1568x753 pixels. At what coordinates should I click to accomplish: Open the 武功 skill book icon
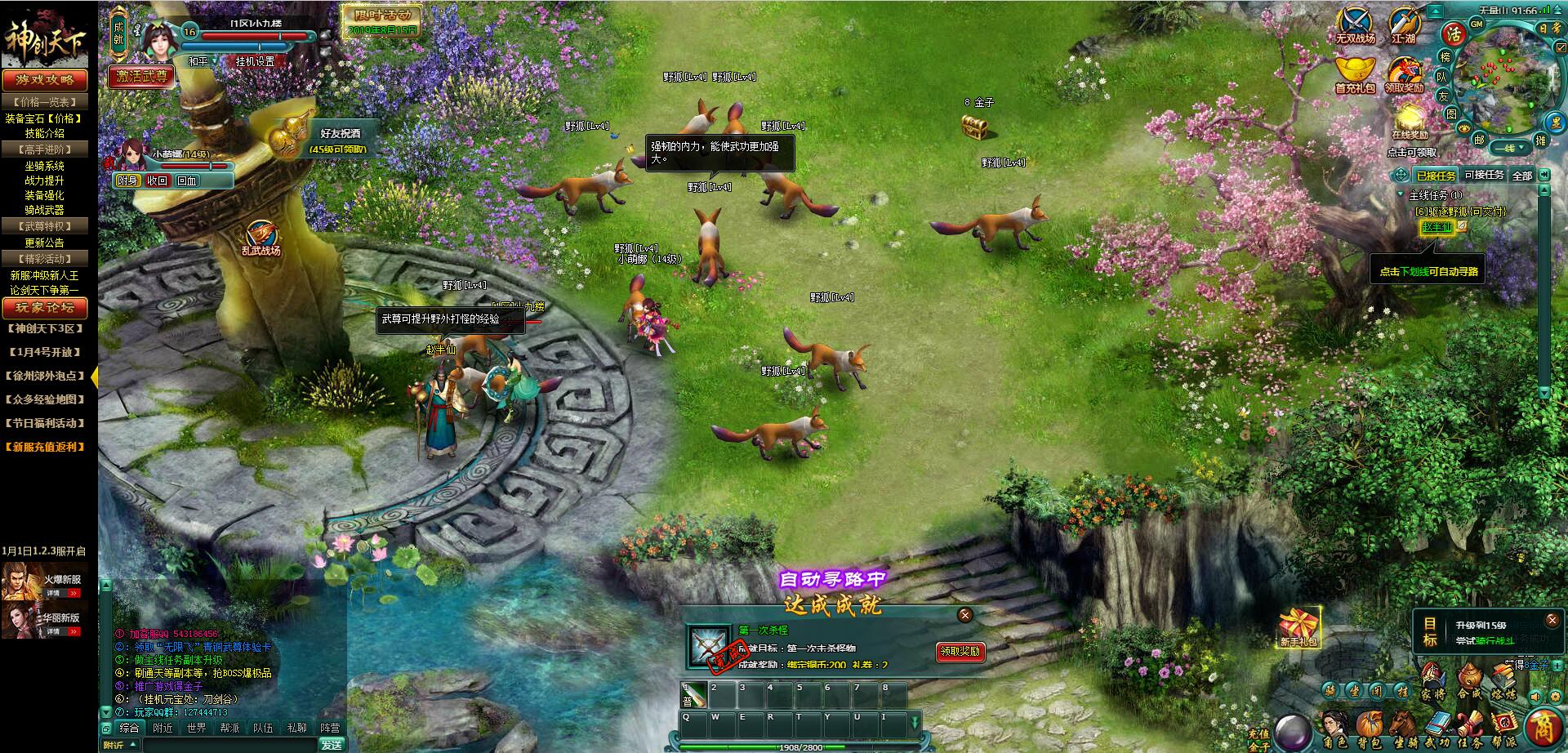click(x=1438, y=724)
